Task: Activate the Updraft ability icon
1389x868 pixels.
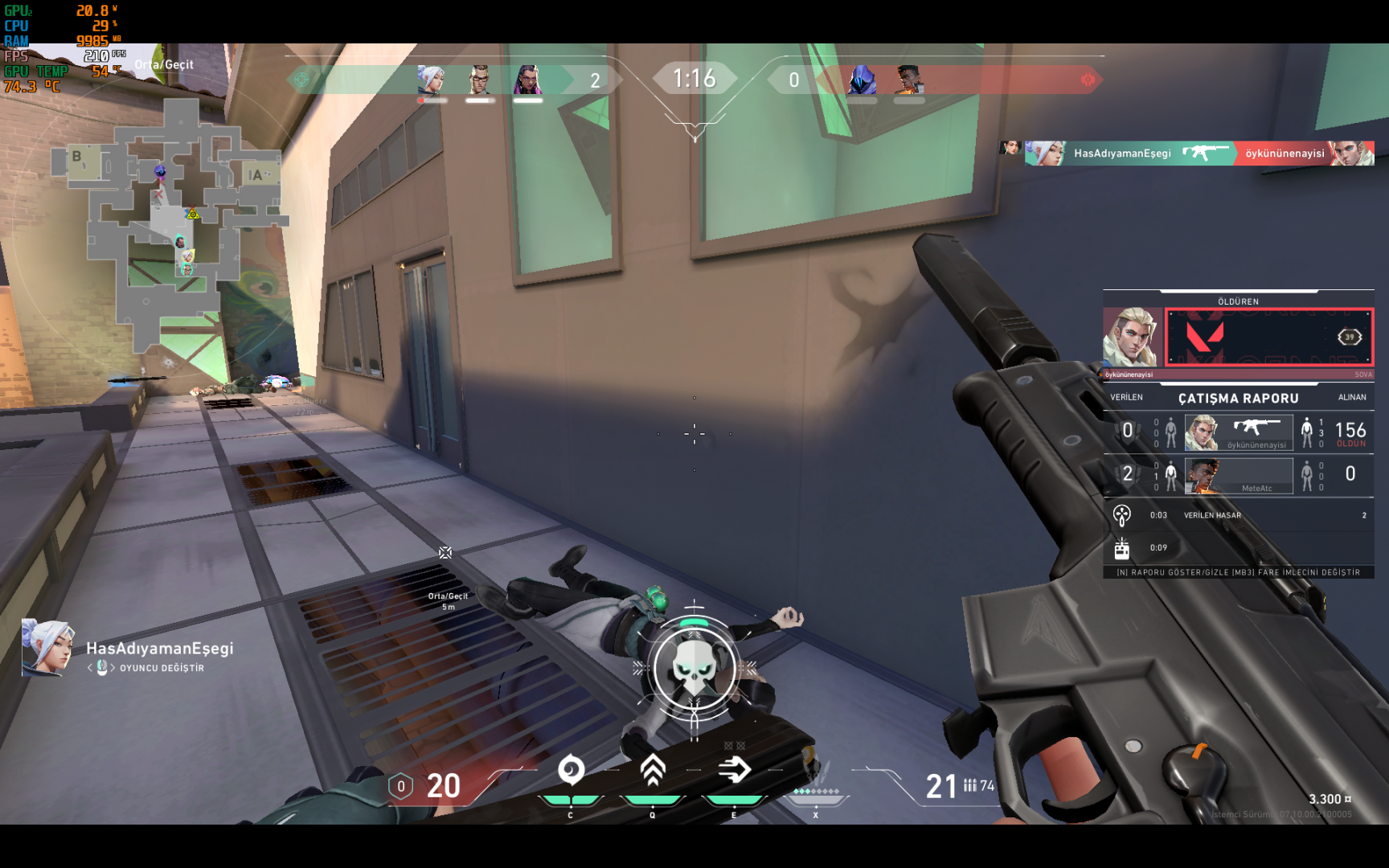Action: 653,770
